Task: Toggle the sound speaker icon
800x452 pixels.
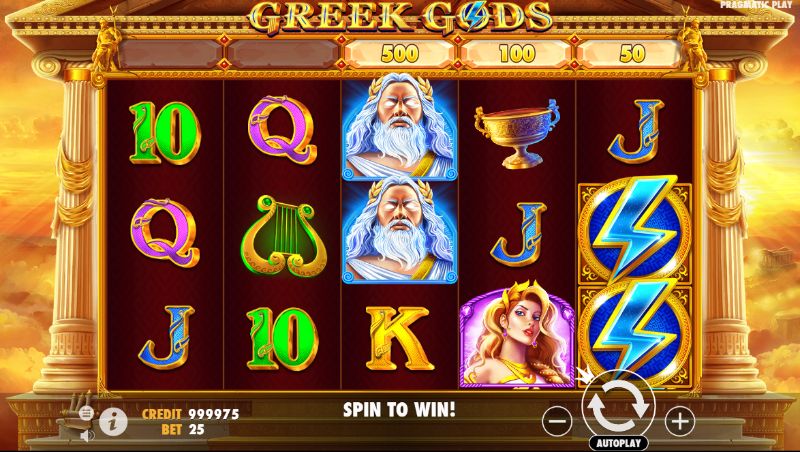Action: click(x=87, y=434)
